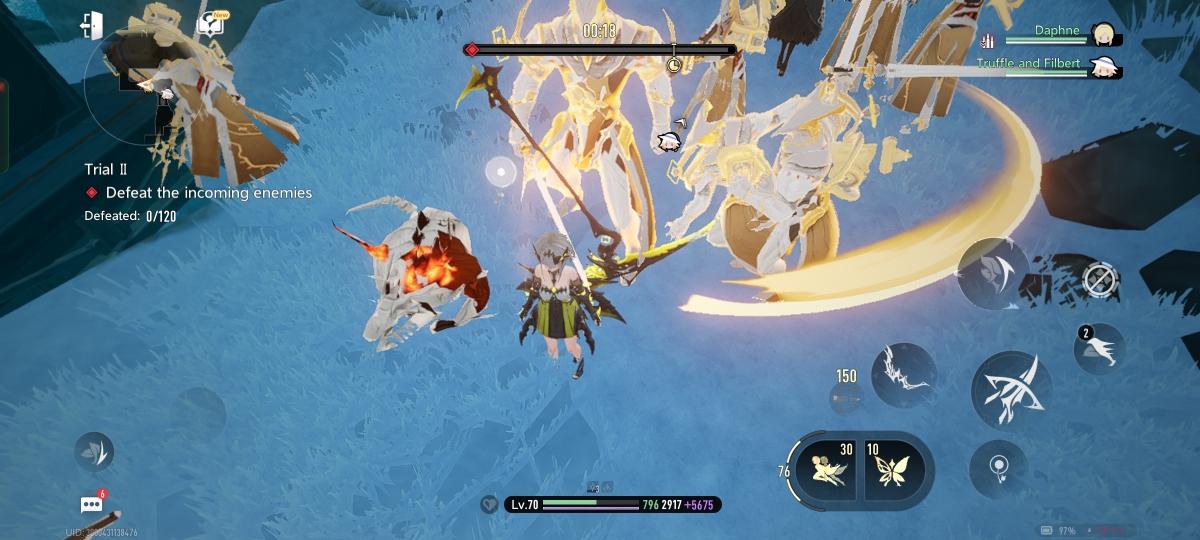This screenshot has height=540, width=1200.
Task: Exit the trial via the door icon
Action: (x=92, y=26)
